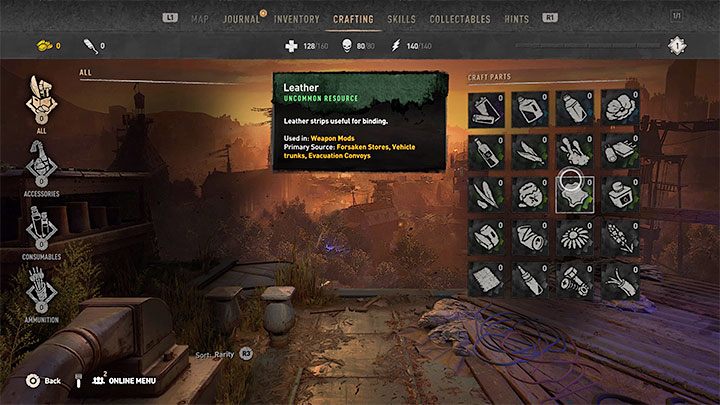Select the wiring craft part

click(619, 280)
